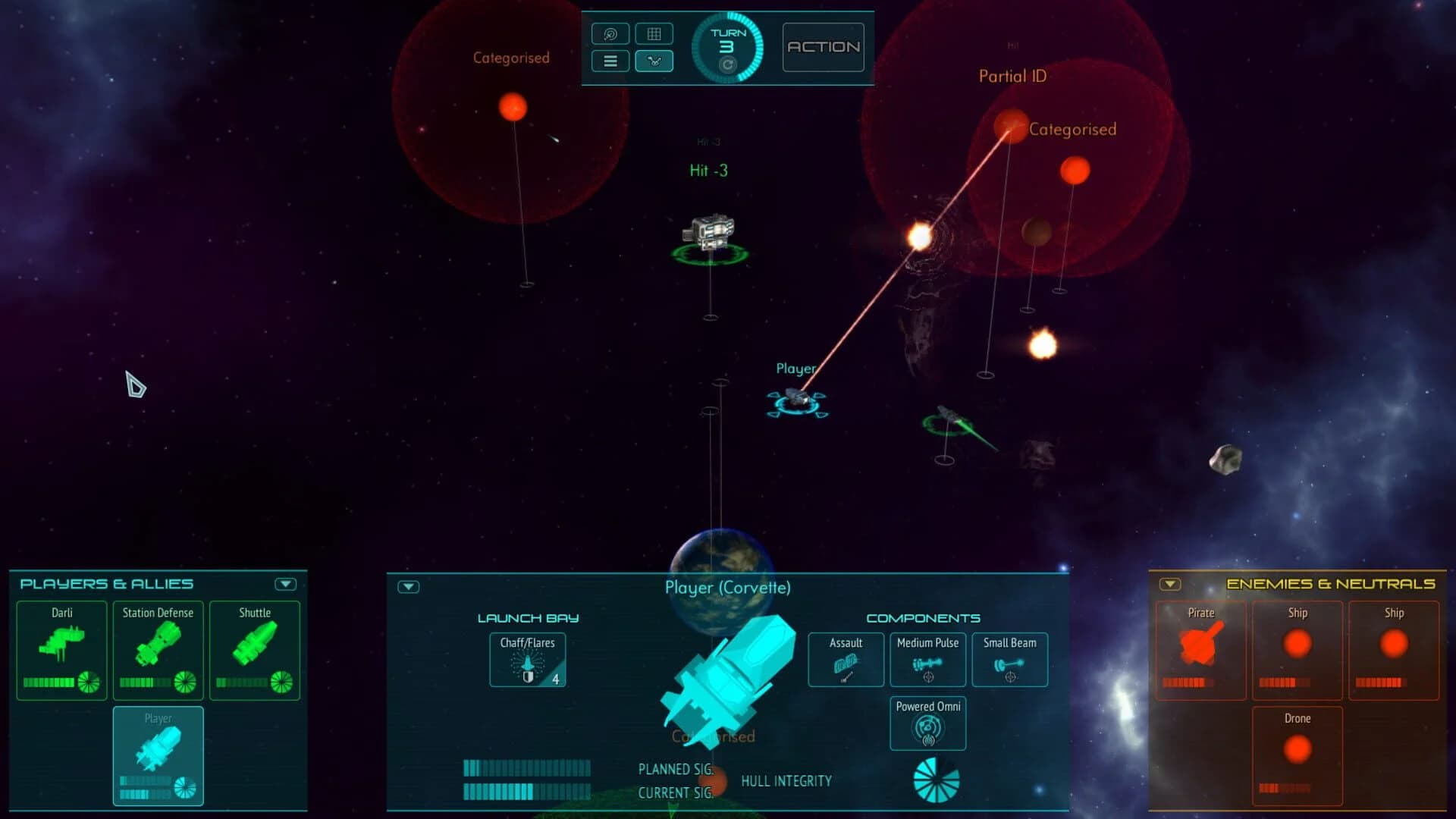Image resolution: width=1456 pixels, height=819 pixels.
Task: Open the menu list icon in top toolbar
Action: click(610, 61)
